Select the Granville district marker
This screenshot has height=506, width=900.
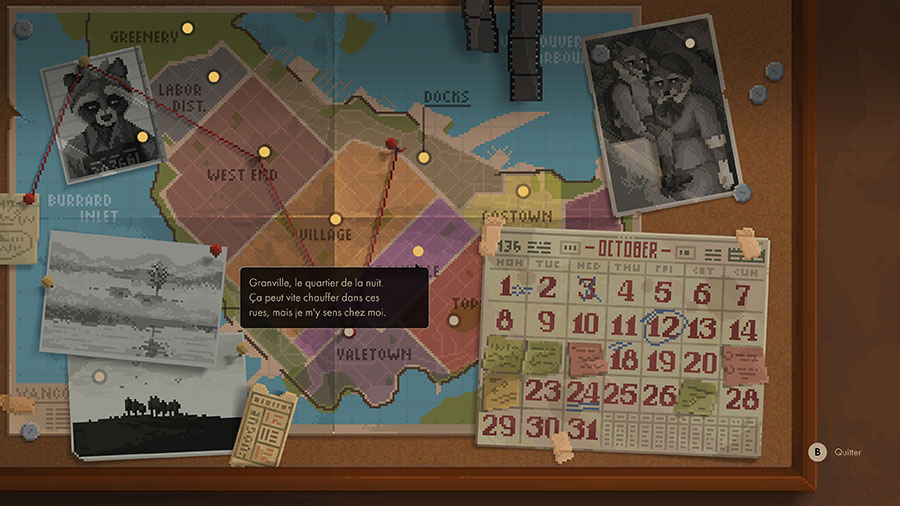(x=420, y=250)
